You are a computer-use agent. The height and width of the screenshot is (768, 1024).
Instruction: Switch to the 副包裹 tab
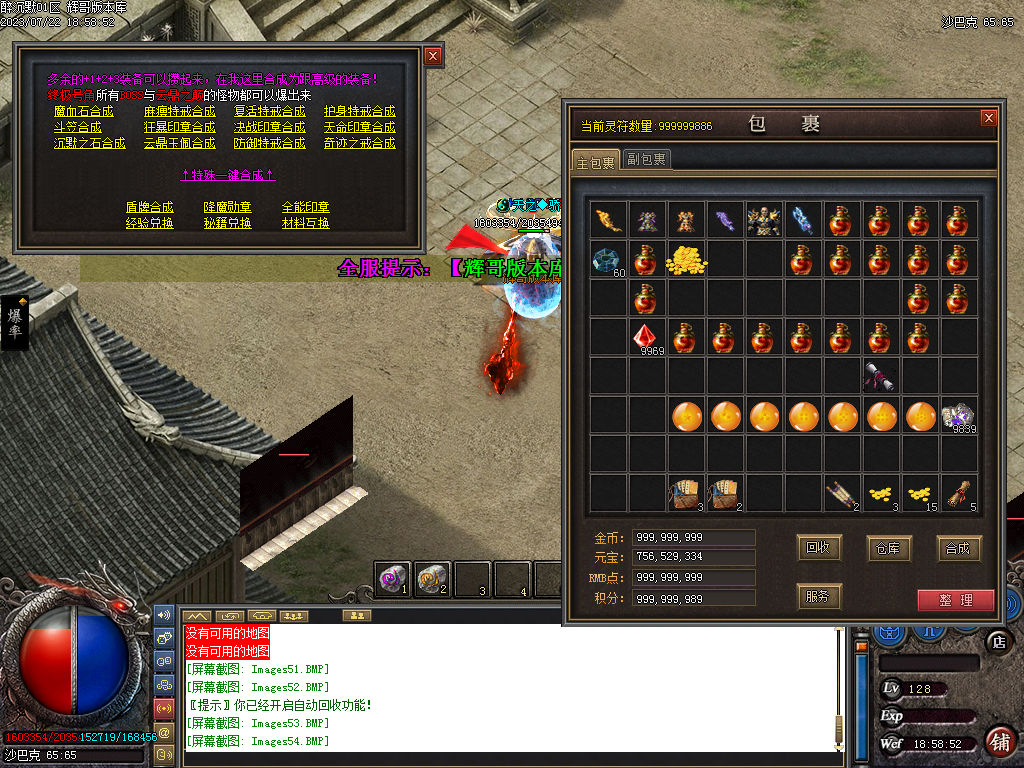coord(647,159)
